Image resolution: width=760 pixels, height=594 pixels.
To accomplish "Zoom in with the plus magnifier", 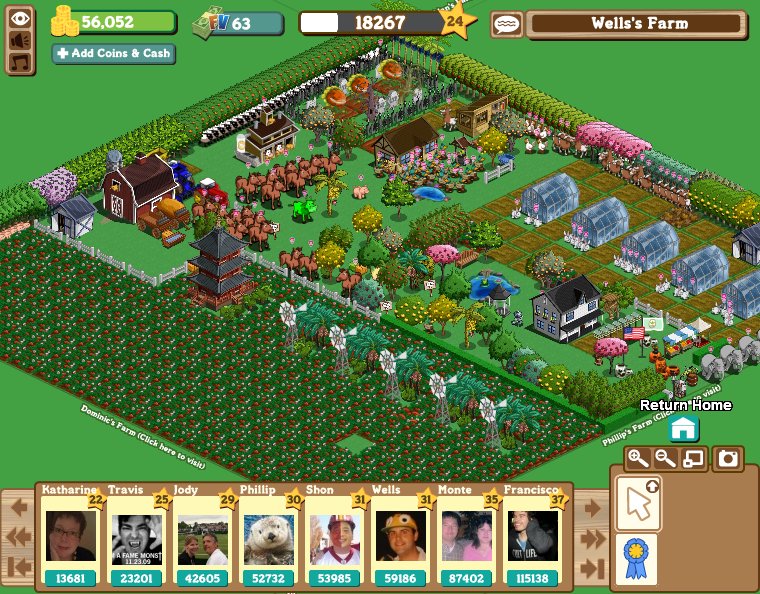I will coord(636,459).
